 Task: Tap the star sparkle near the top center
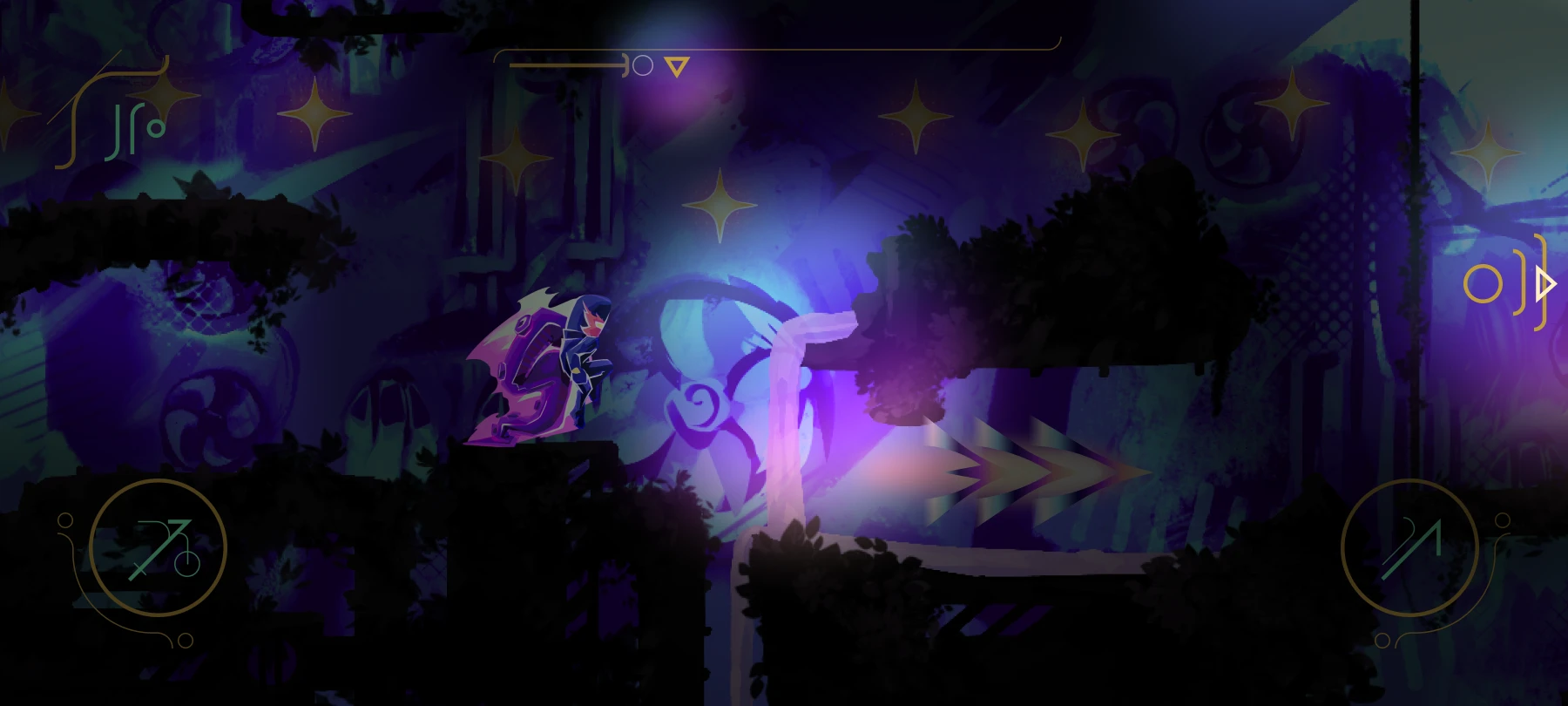[720, 204]
